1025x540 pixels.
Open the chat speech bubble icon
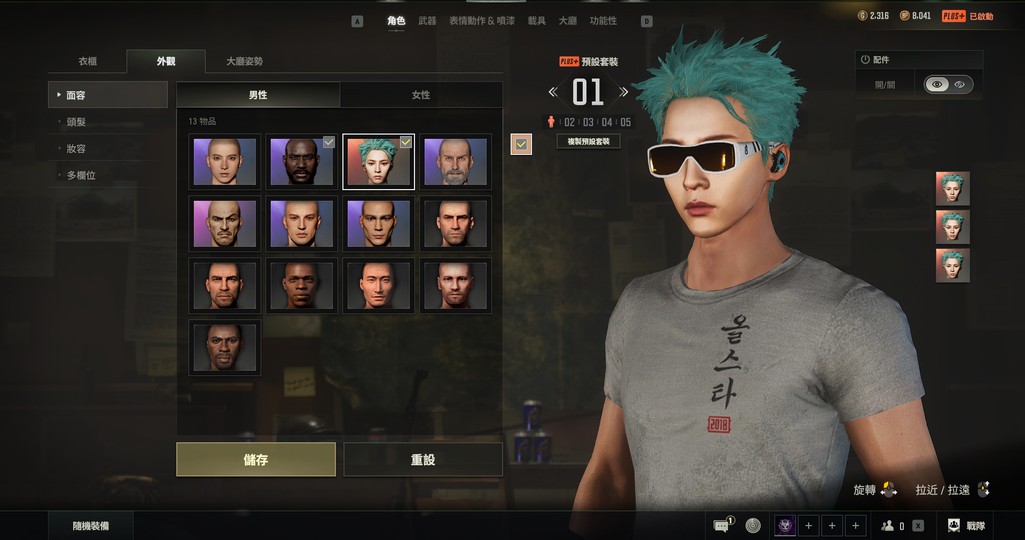click(x=721, y=525)
